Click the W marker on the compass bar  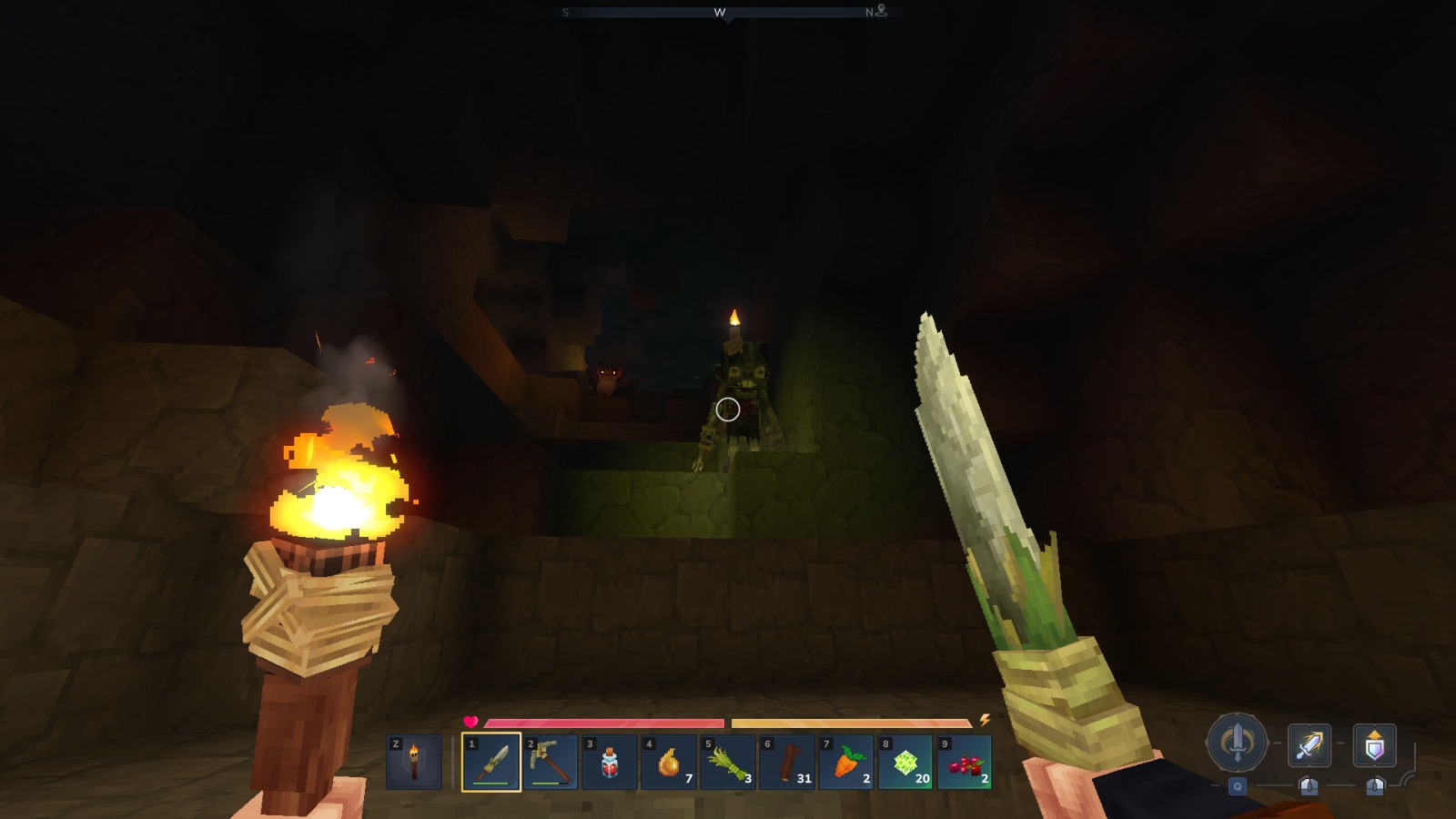click(x=719, y=13)
